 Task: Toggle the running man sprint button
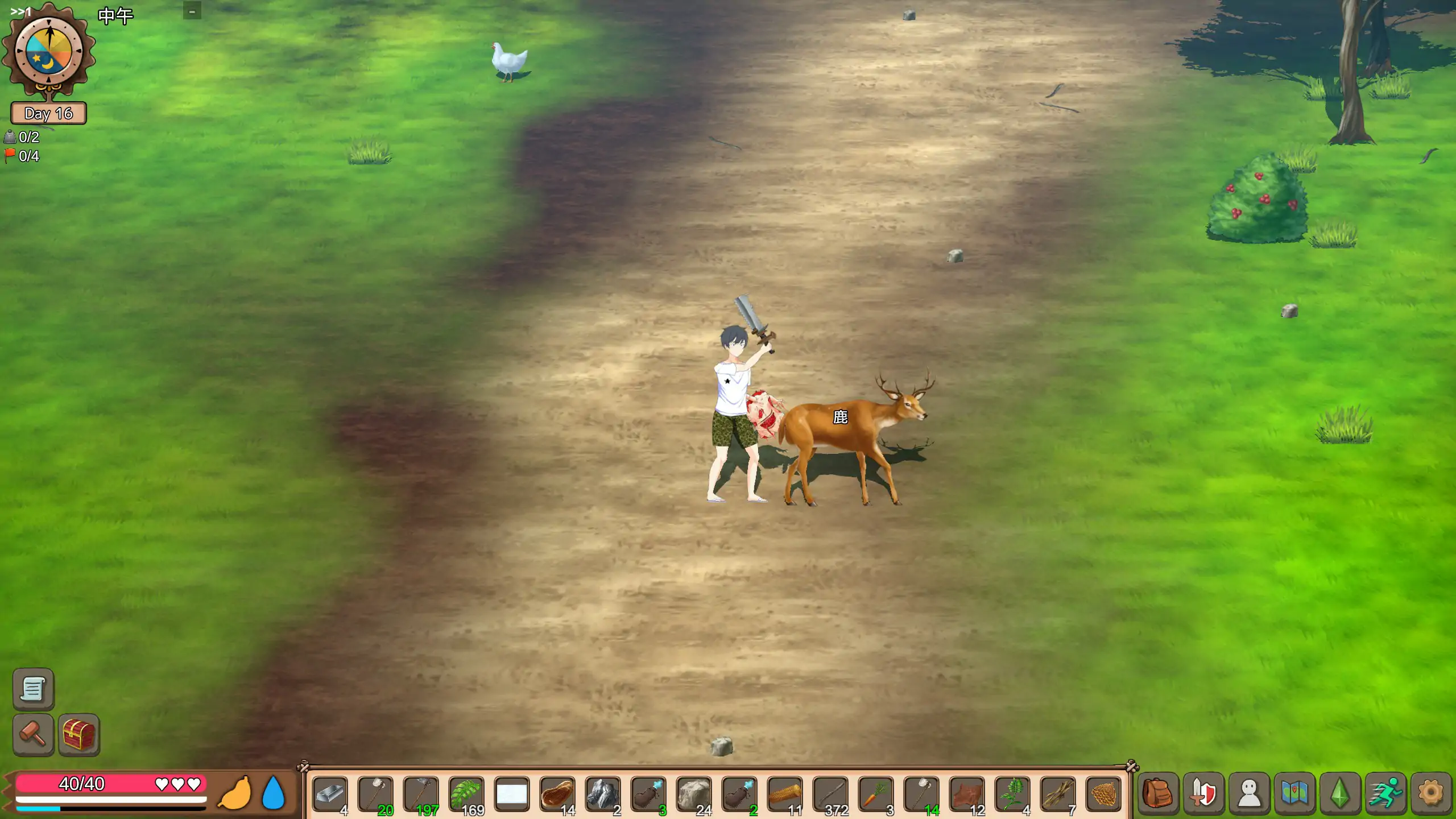(1385, 793)
